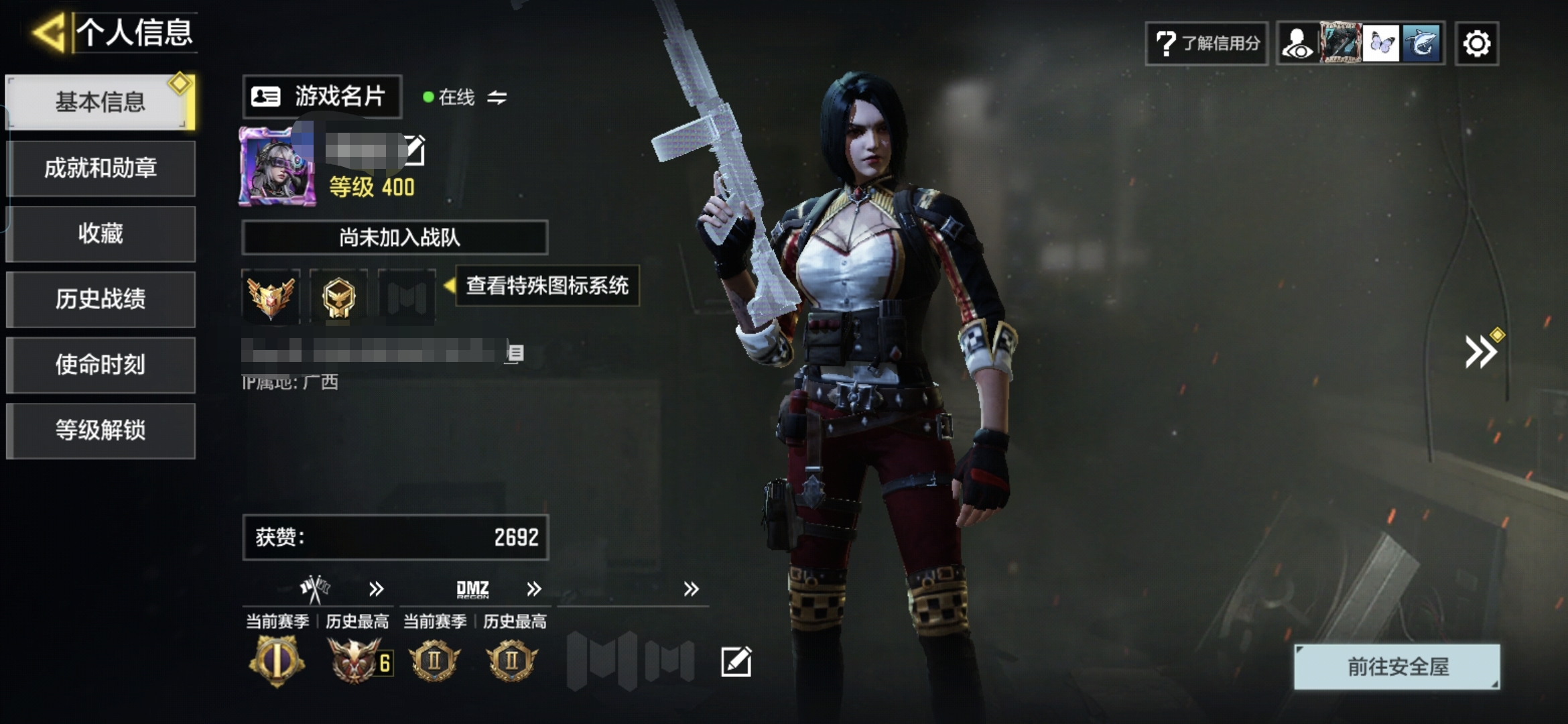Open settings via the gear icon
The image size is (1568, 724).
1477,44
